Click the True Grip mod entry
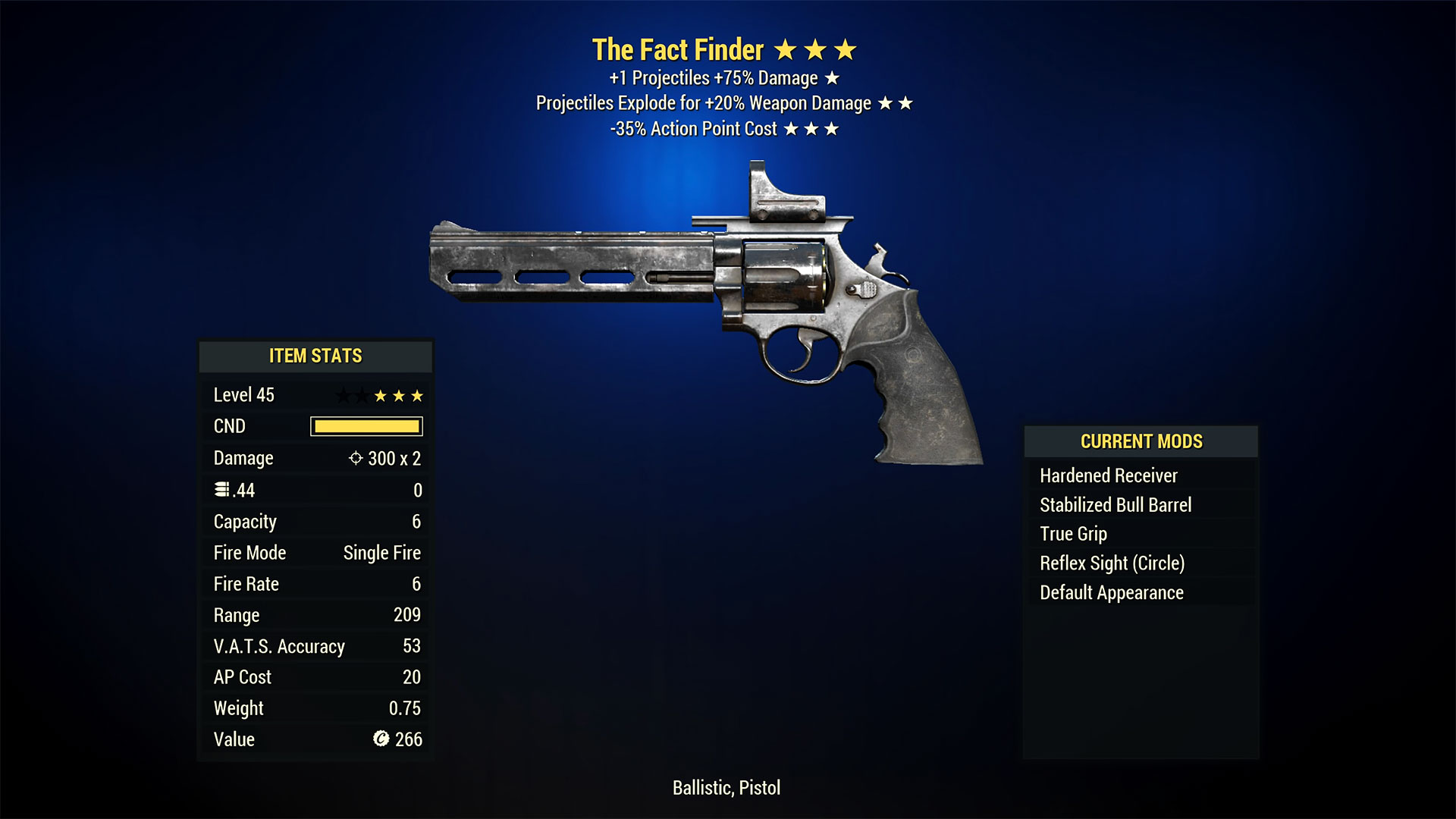This screenshot has width=1456, height=819. click(x=1073, y=534)
